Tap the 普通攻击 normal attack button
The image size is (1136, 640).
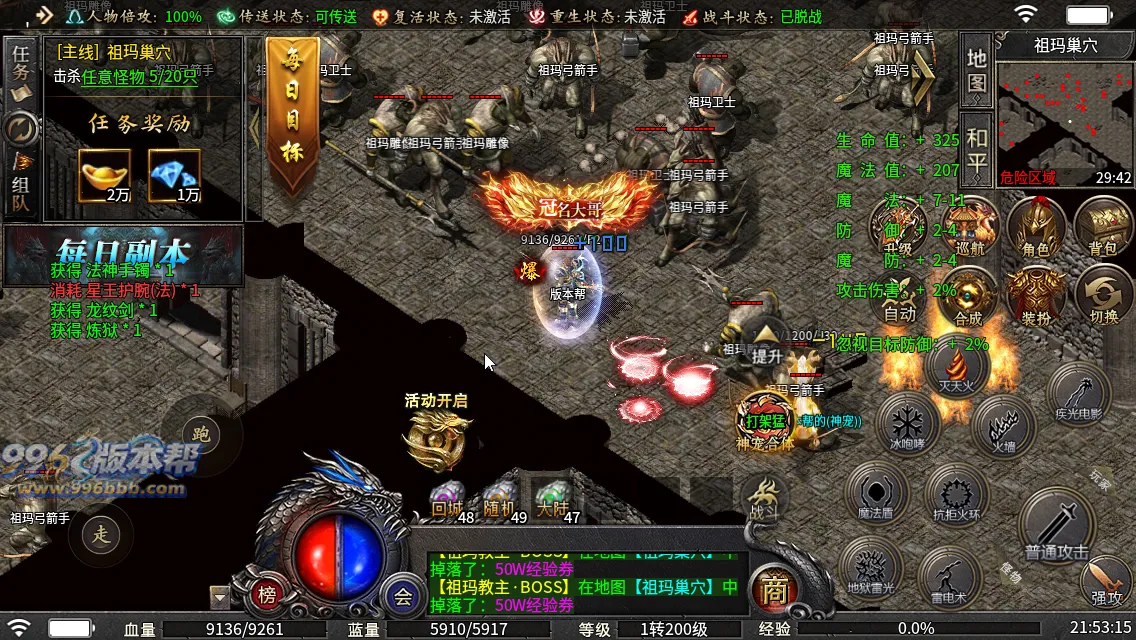pyautogui.click(x=1057, y=525)
